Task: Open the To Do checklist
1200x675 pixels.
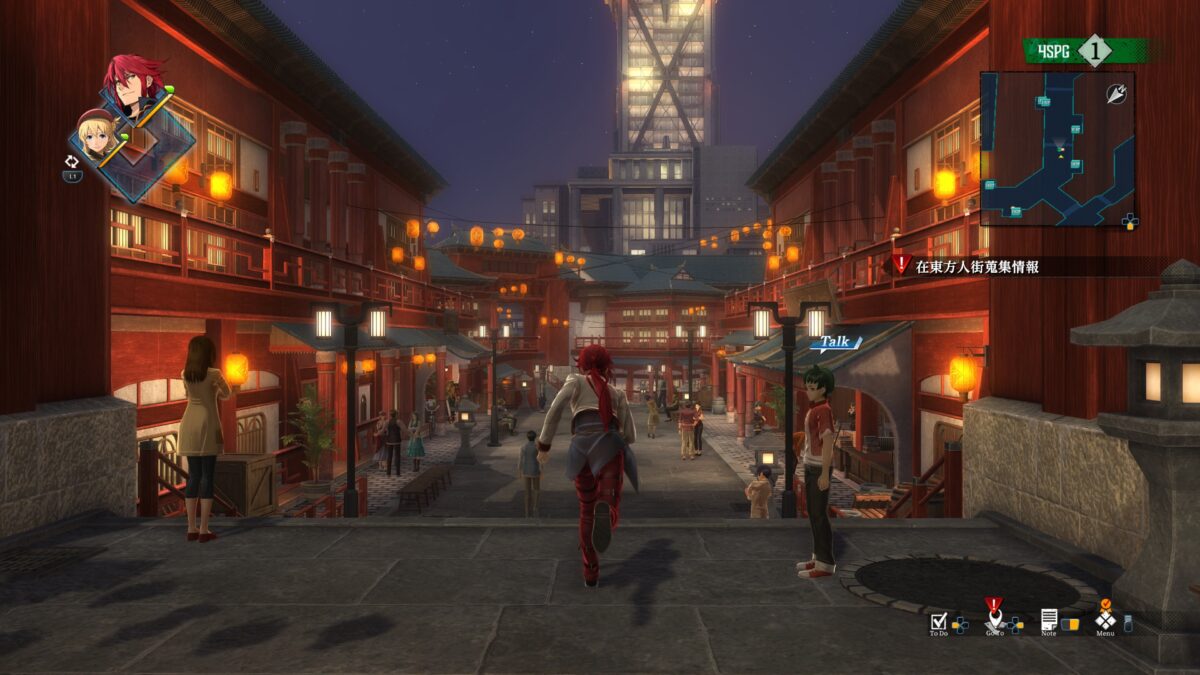Action: click(938, 620)
